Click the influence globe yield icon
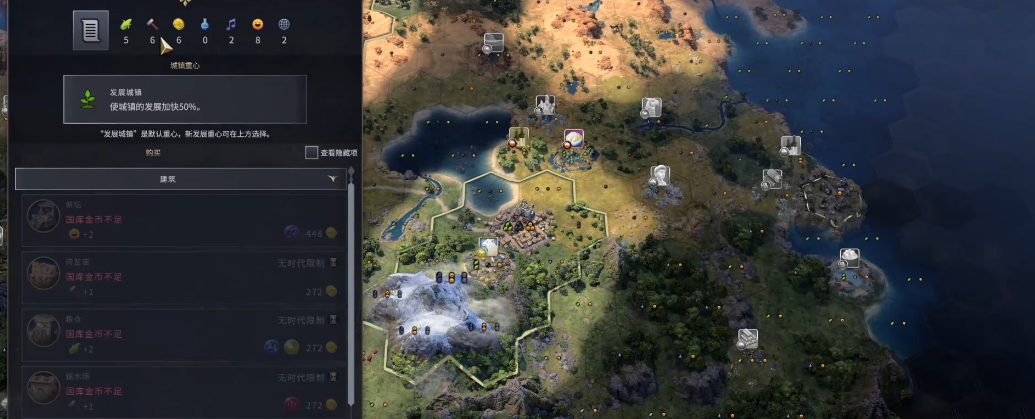The image size is (1035, 419). pos(284,24)
